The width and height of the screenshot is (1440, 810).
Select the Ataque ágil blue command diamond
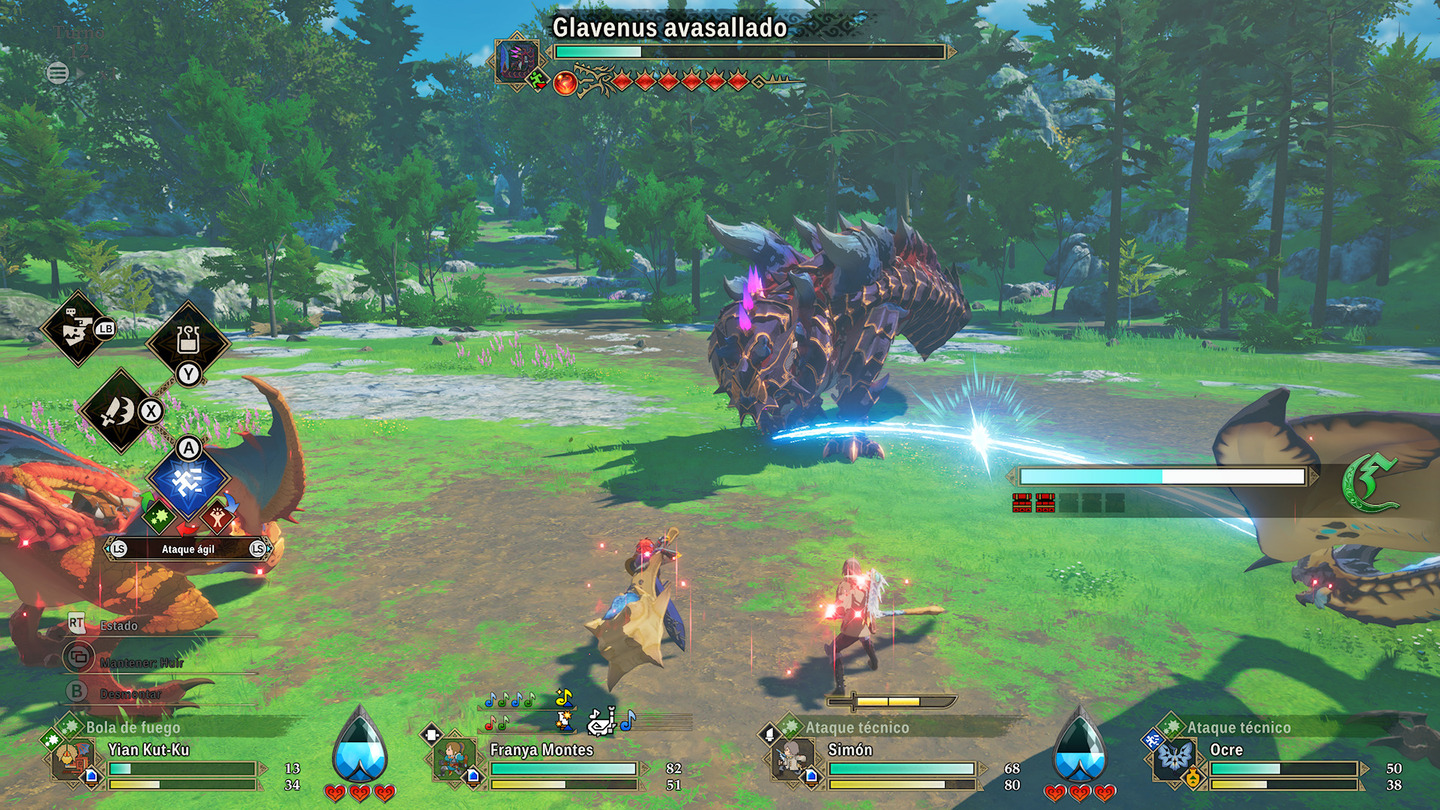coord(189,482)
